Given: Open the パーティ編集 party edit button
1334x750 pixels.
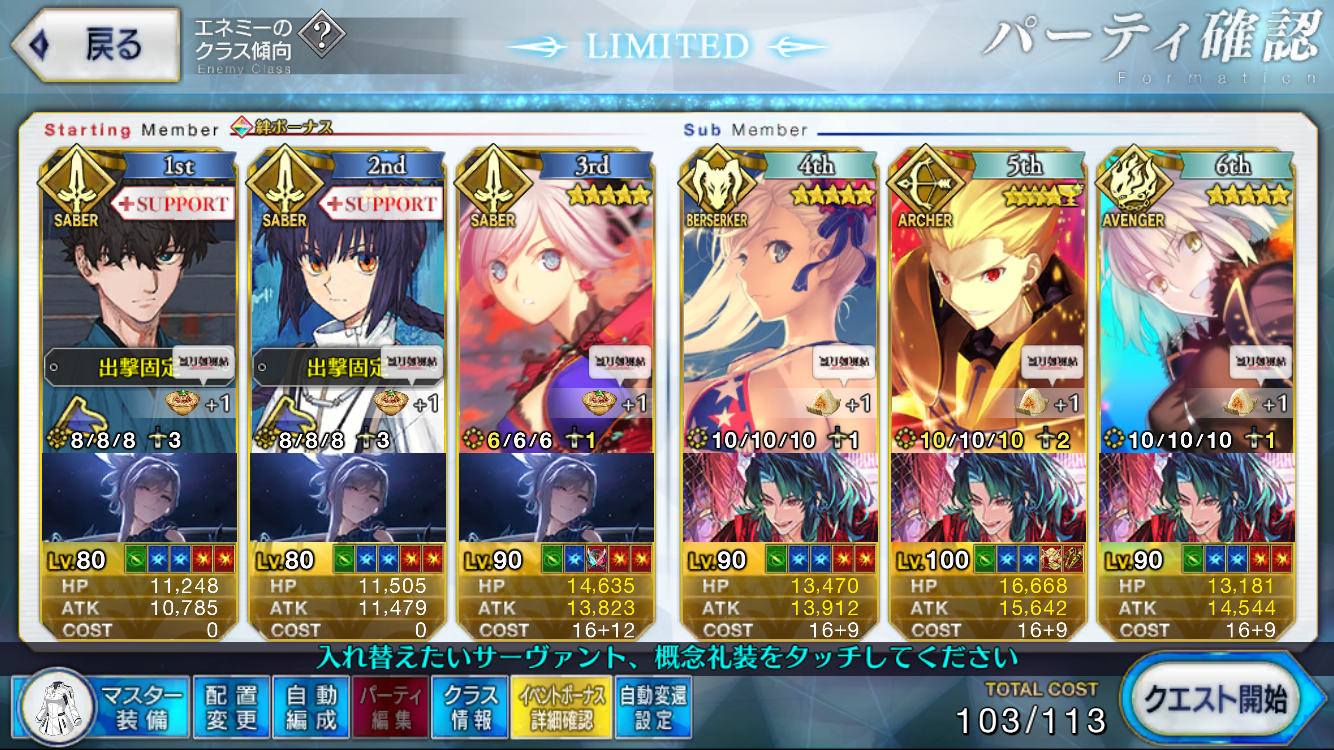Looking at the screenshot, I should point(389,706).
